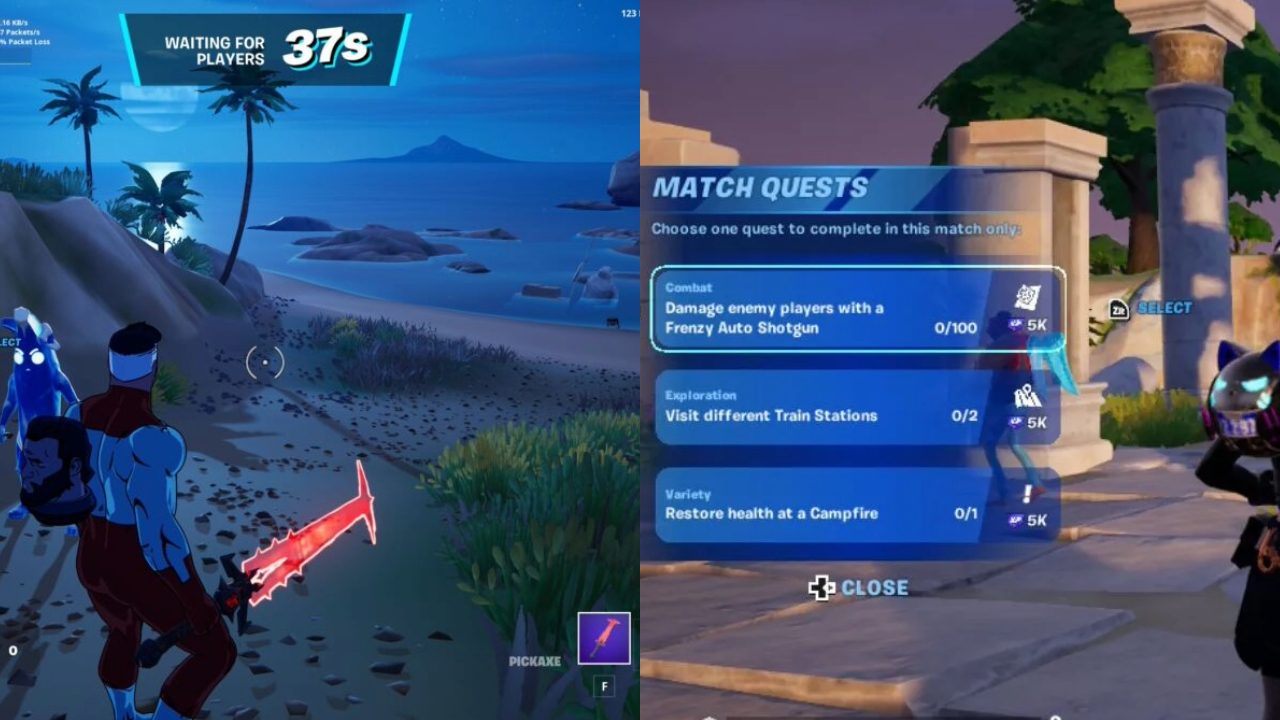Click the map icon on the Exploration quest

pos(1028,396)
